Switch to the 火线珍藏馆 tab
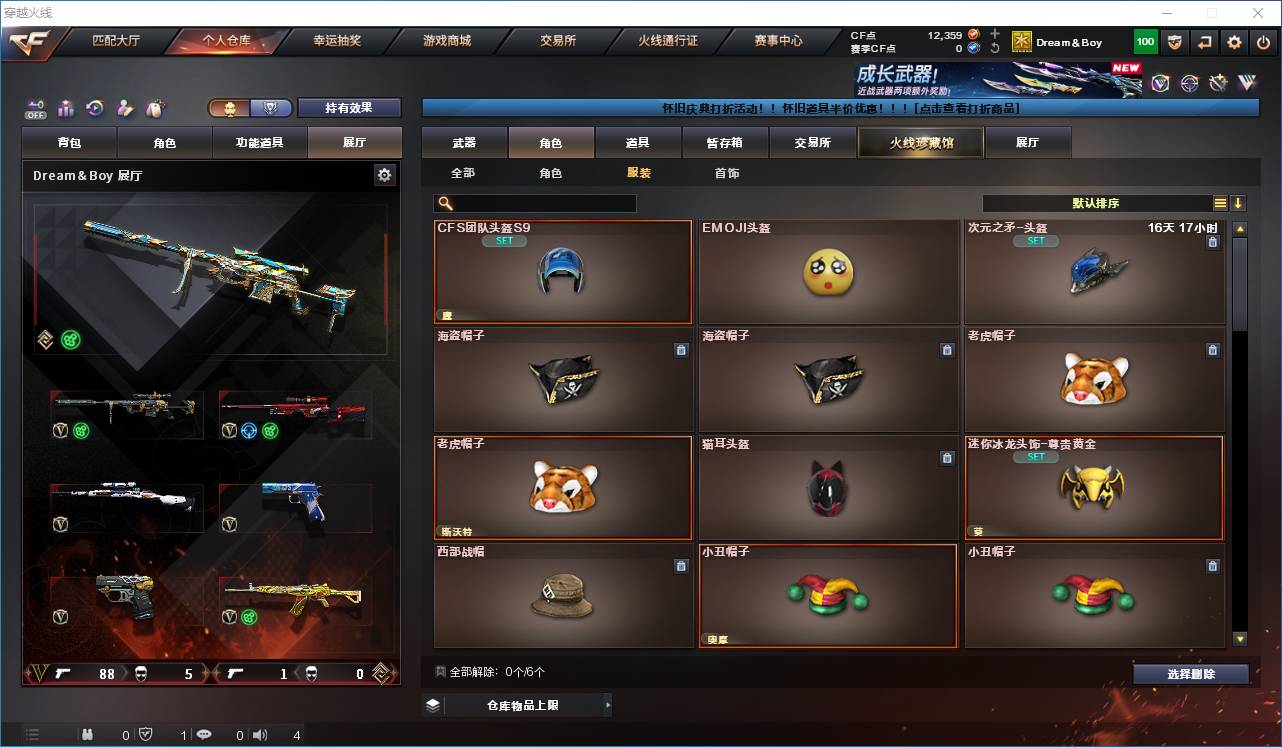This screenshot has width=1282, height=747. (x=919, y=142)
